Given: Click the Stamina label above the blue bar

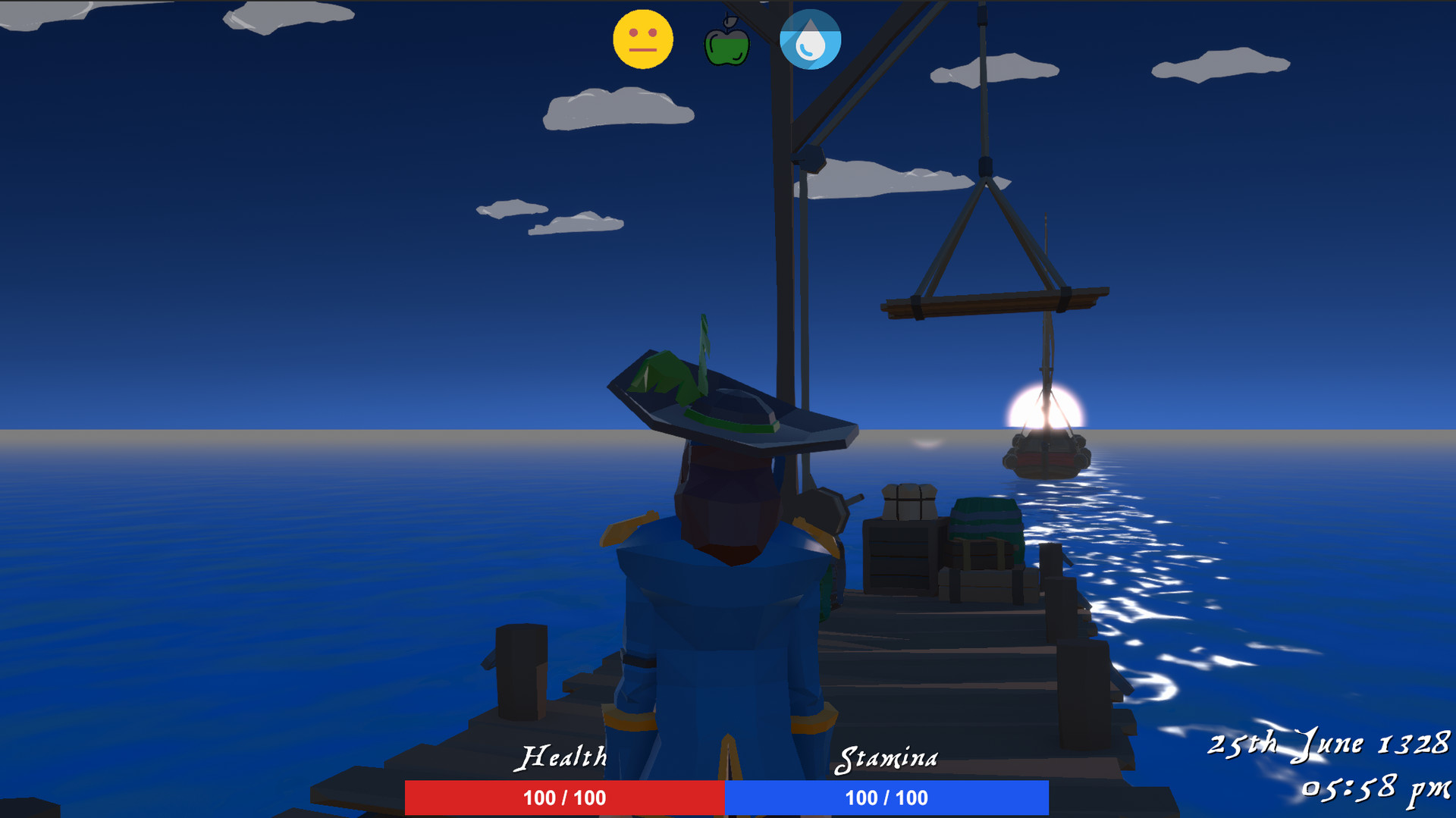Looking at the screenshot, I should click(x=888, y=755).
